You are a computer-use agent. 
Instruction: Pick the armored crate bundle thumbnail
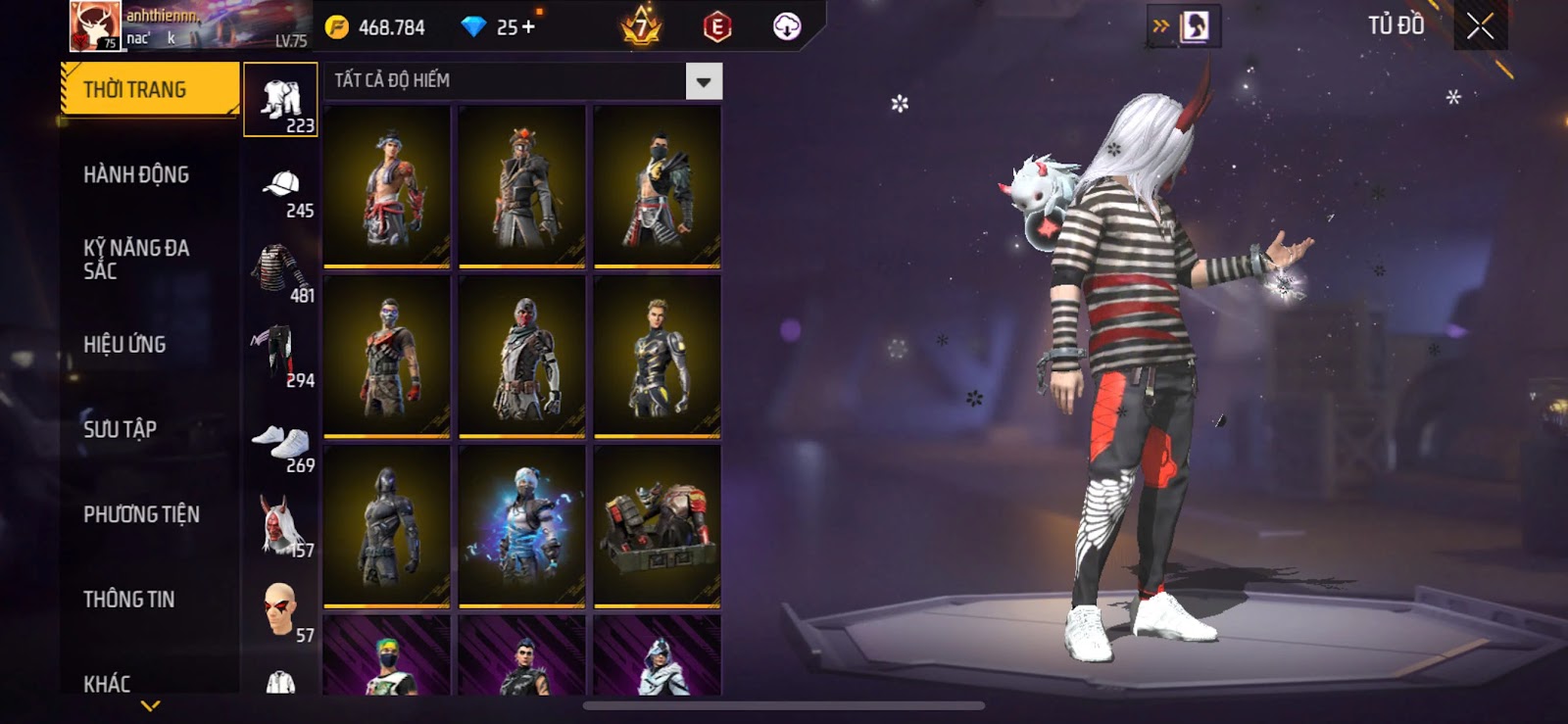(x=658, y=526)
